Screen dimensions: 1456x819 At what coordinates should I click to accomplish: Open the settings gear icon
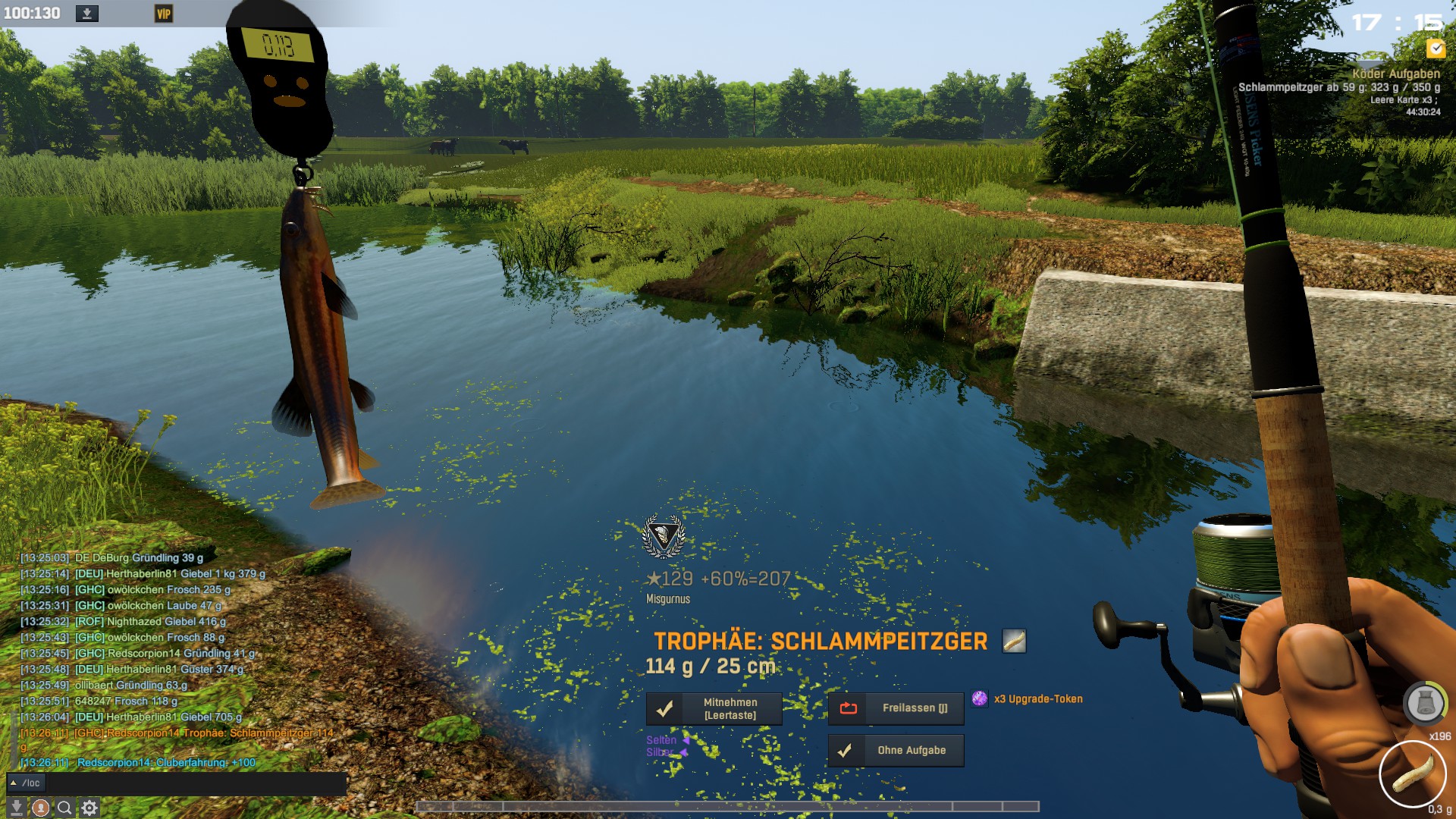(x=89, y=808)
